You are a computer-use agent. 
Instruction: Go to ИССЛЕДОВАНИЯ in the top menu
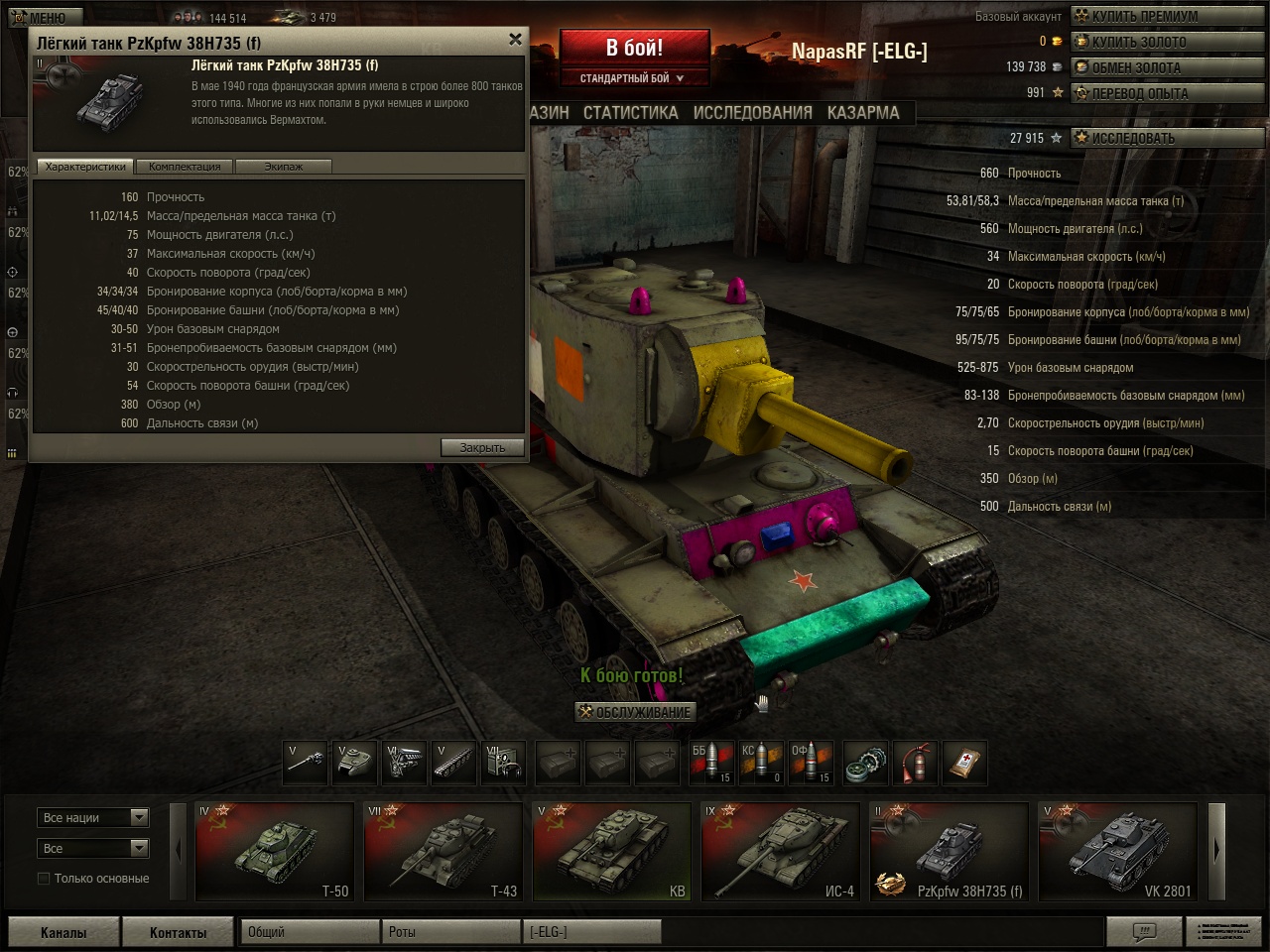pyautogui.click(x=752, y=113)
